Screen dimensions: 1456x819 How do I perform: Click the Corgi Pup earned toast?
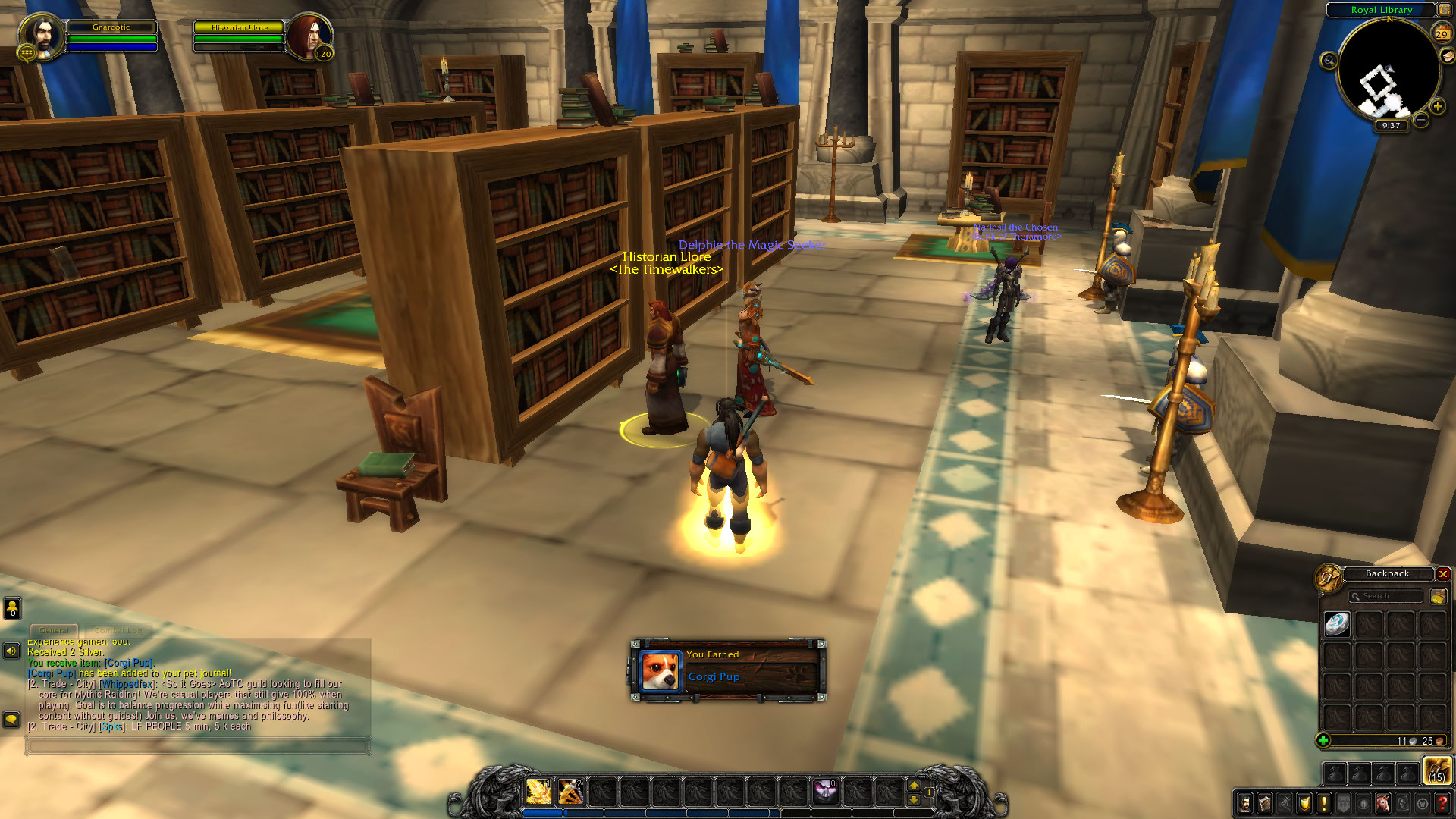click(x=728, y=670)
